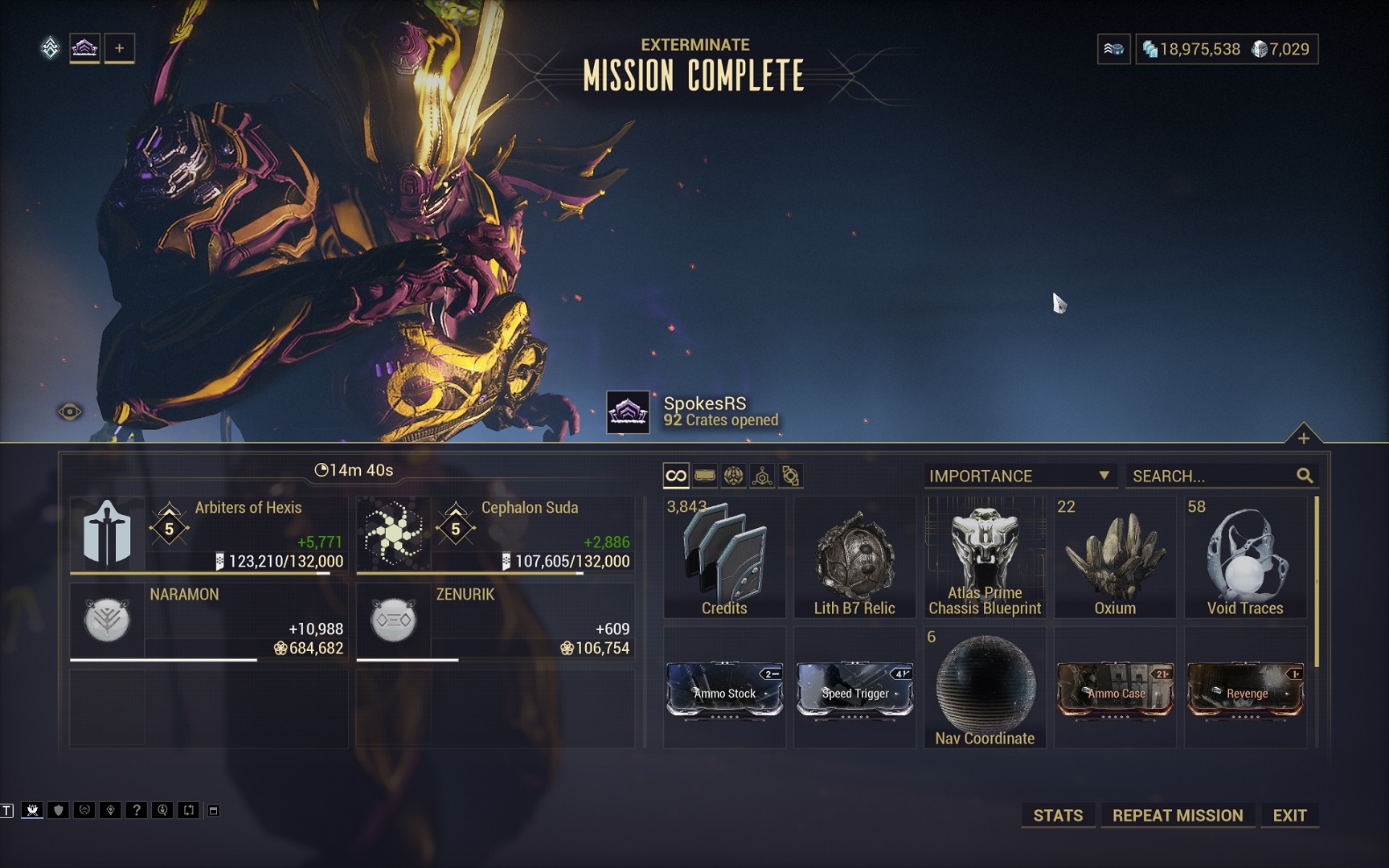Click the rewards search field

click(1212, 476)
